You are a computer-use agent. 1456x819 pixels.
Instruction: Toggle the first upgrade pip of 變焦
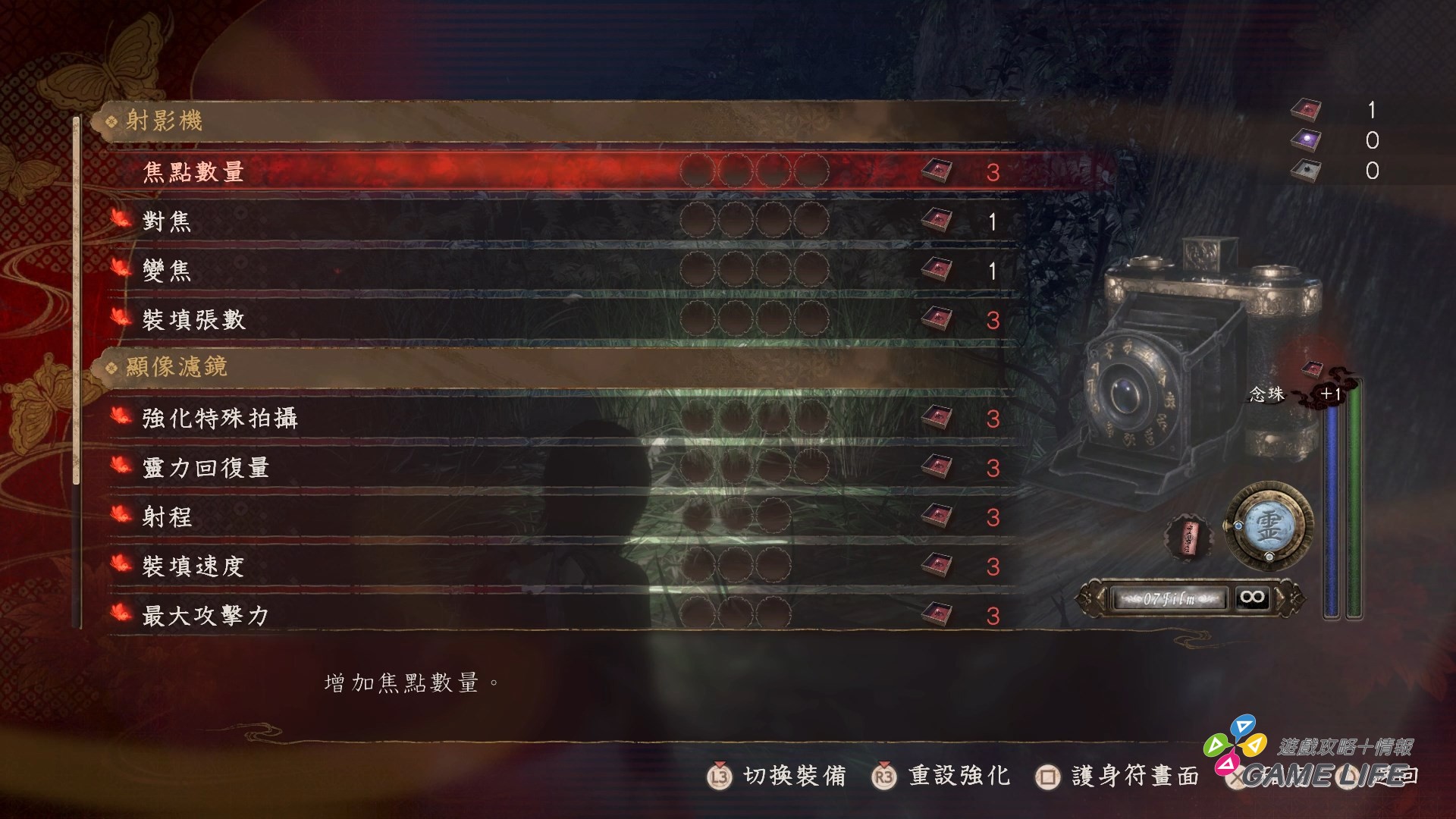(x=696, y=270)
